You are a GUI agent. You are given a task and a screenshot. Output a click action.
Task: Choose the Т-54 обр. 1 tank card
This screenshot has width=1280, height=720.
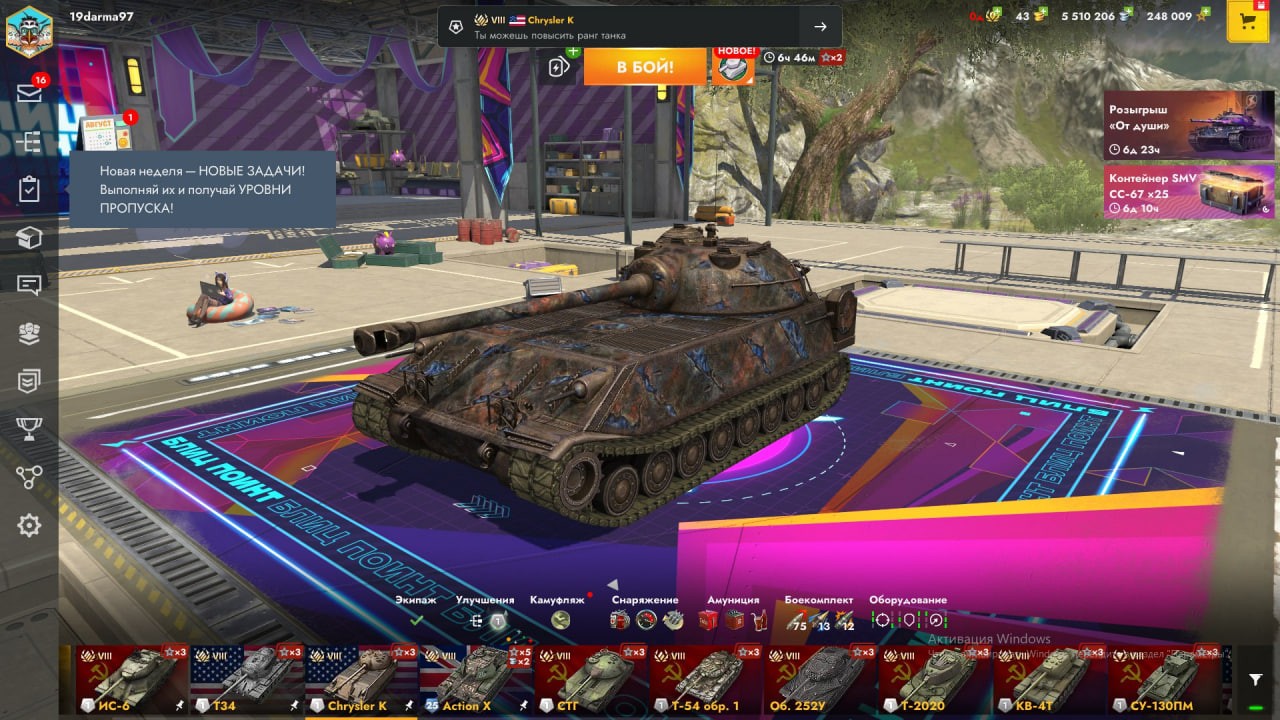click(705, 680)
